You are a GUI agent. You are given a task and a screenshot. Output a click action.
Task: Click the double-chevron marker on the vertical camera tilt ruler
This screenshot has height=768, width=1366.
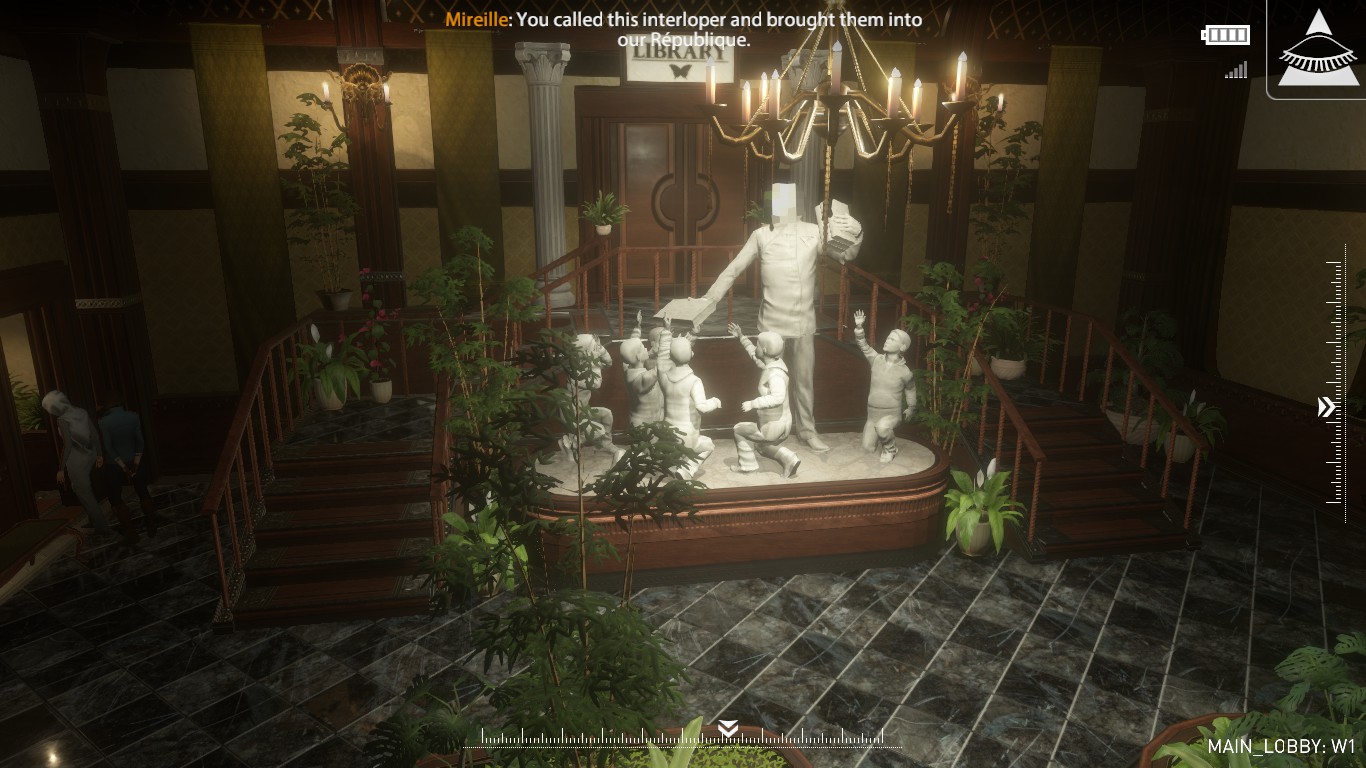tap(1326, 407)
